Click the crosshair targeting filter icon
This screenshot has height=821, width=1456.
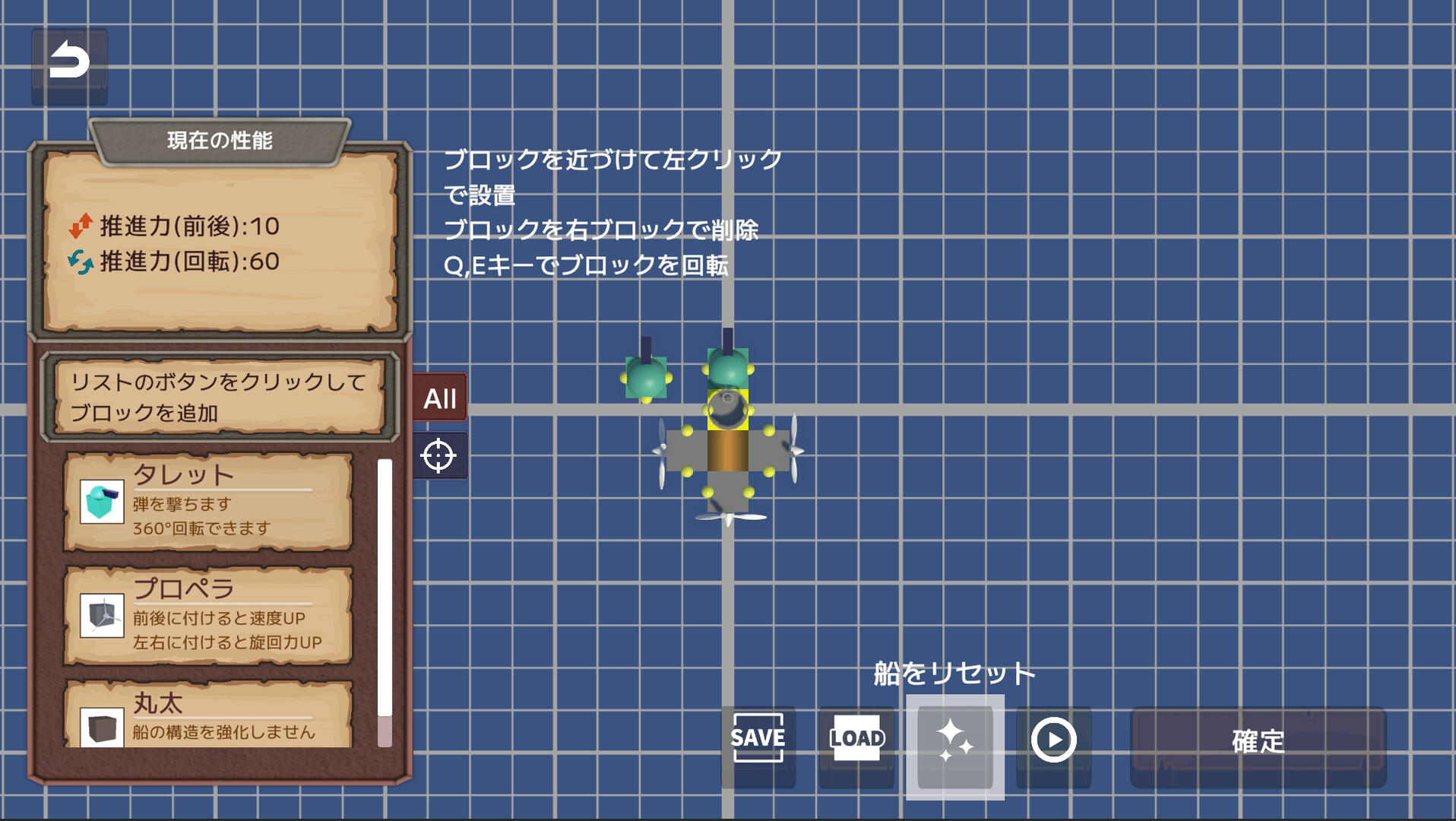coord(439,456)
